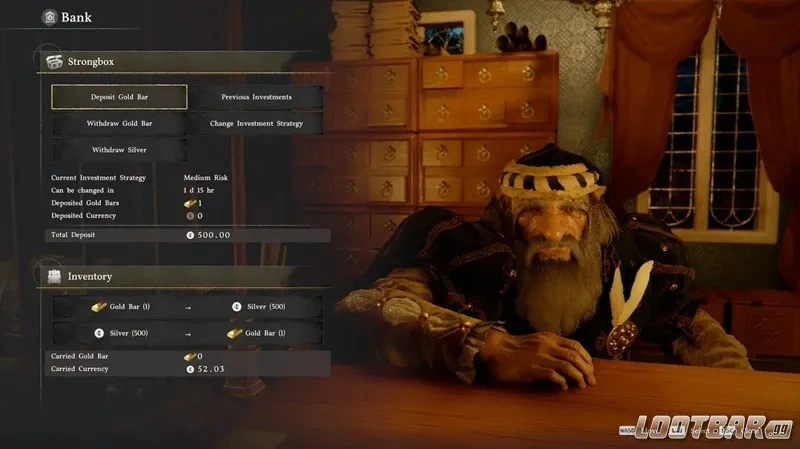
Task: Select the Withdraw Silver option
Action: (x=119, y=150)
